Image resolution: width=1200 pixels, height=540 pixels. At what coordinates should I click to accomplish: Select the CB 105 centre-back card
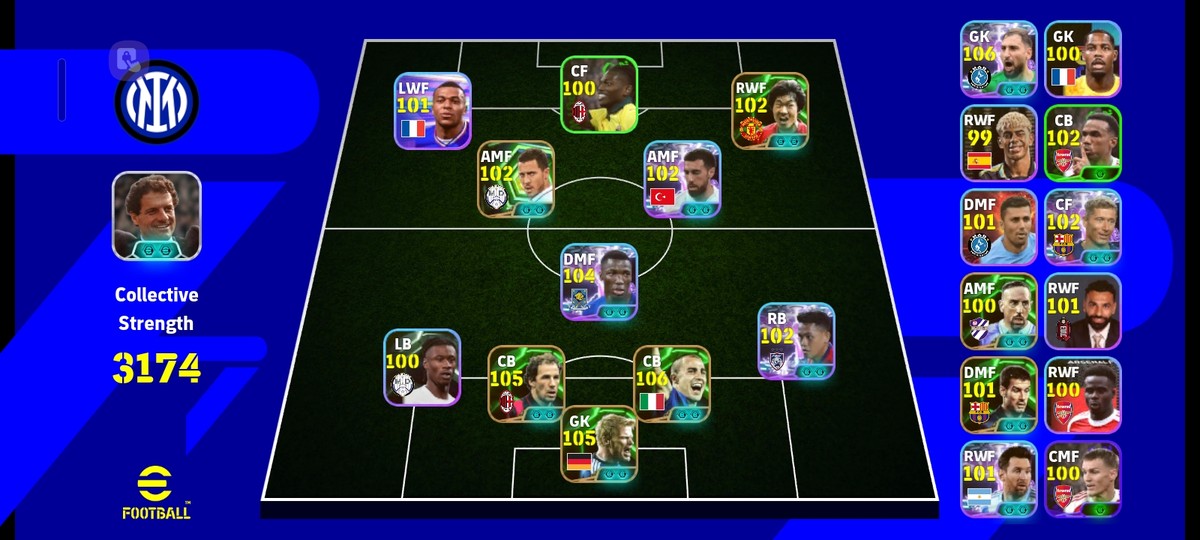tap(525, 384)
